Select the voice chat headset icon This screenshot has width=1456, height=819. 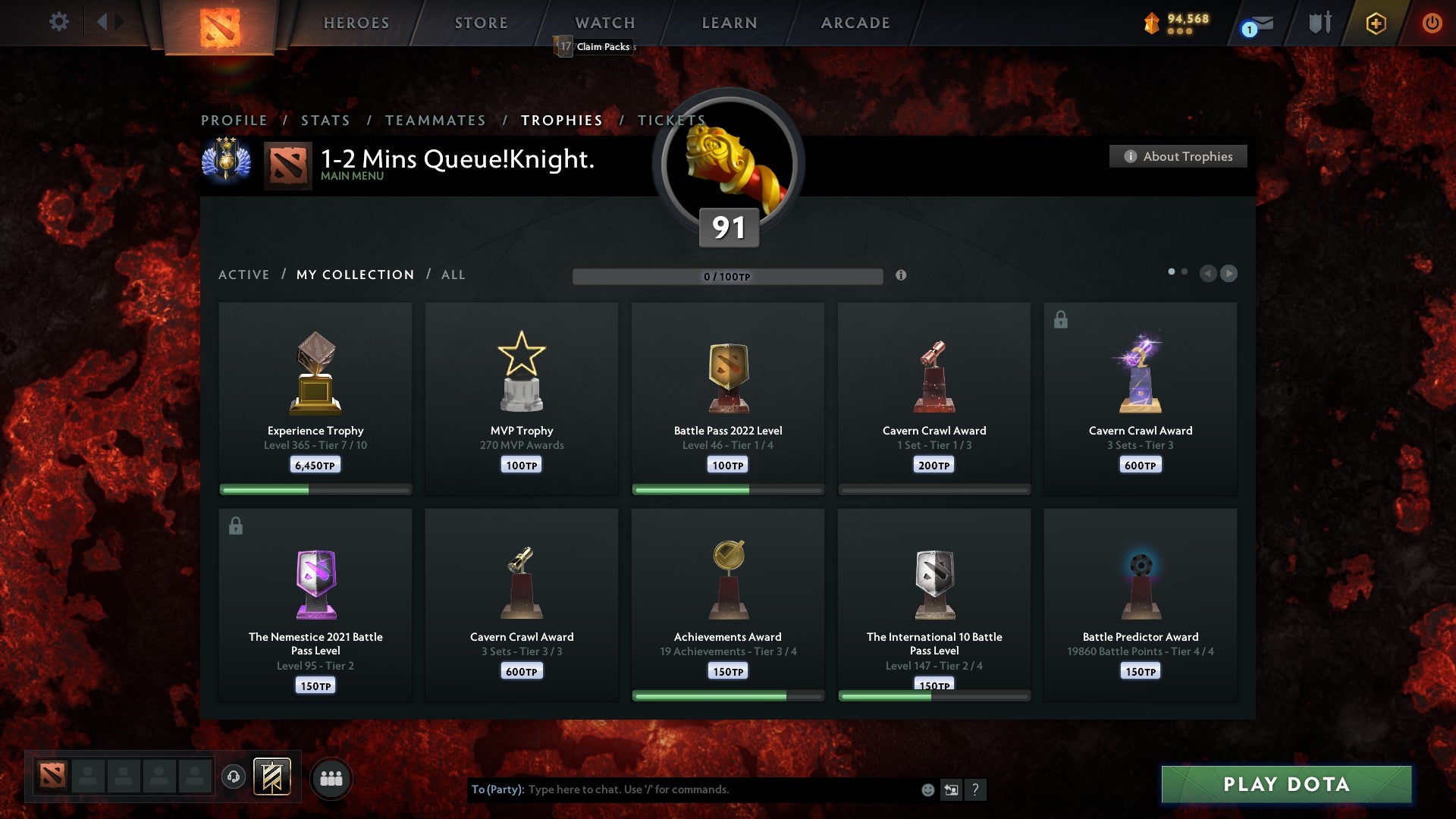point(234,777)
